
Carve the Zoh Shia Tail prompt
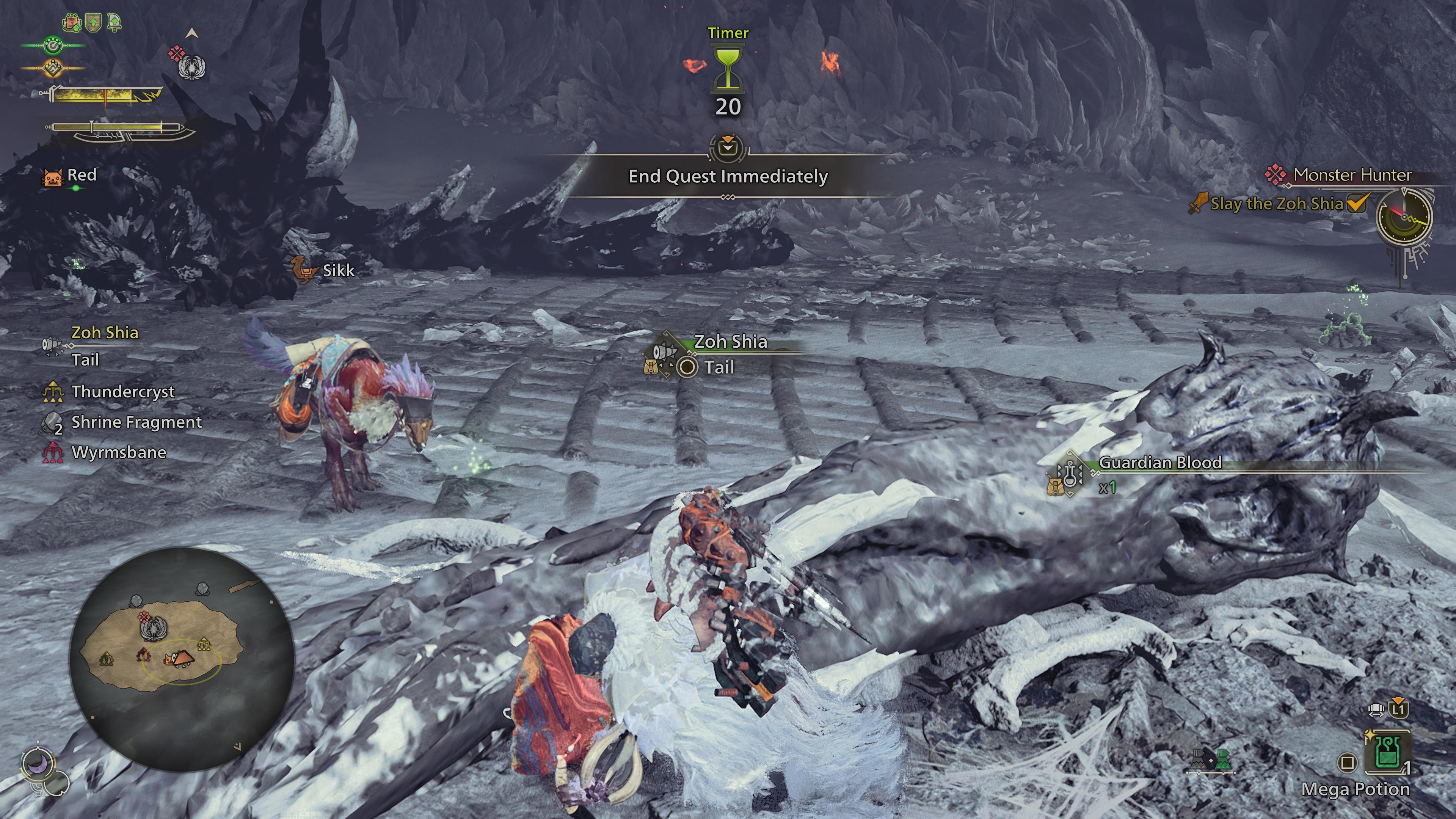click(719, 367)
